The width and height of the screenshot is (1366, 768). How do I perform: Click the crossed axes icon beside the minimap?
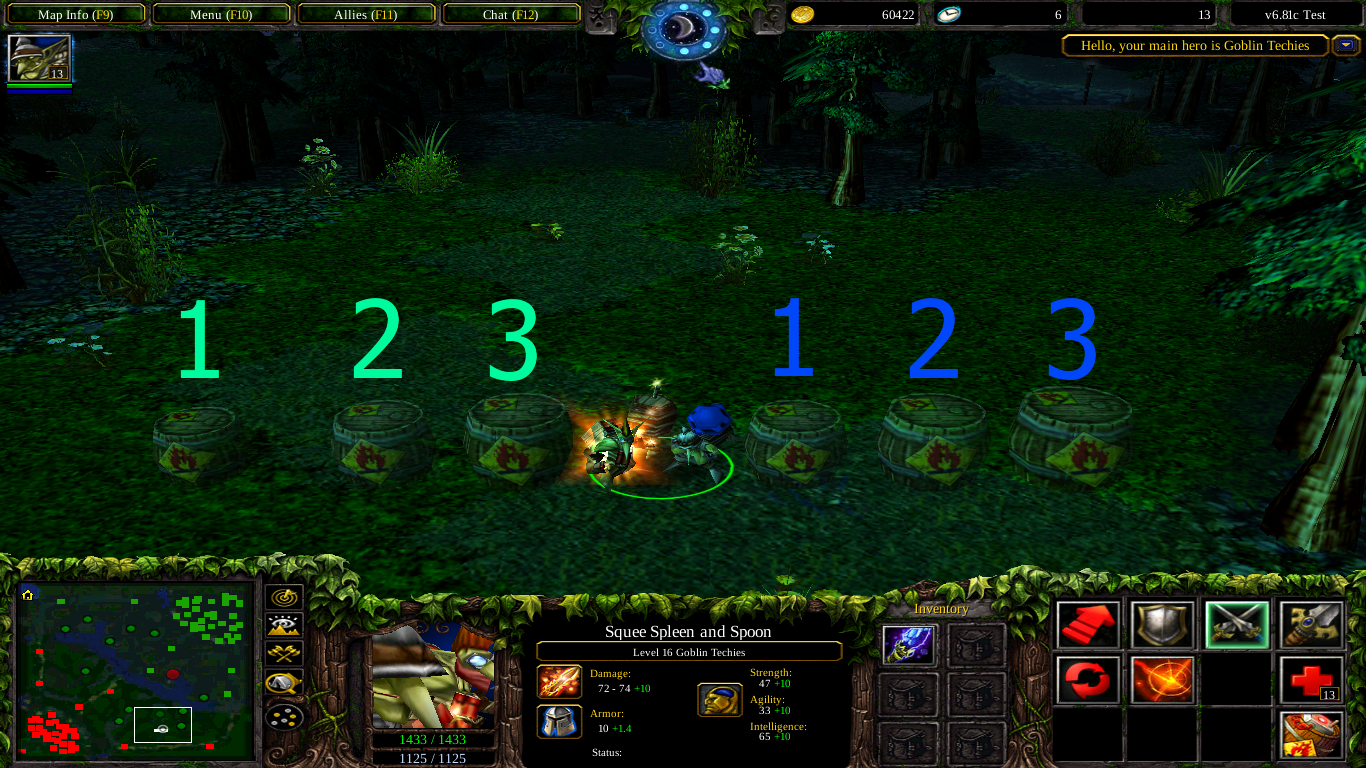click(x=282, y=653)
